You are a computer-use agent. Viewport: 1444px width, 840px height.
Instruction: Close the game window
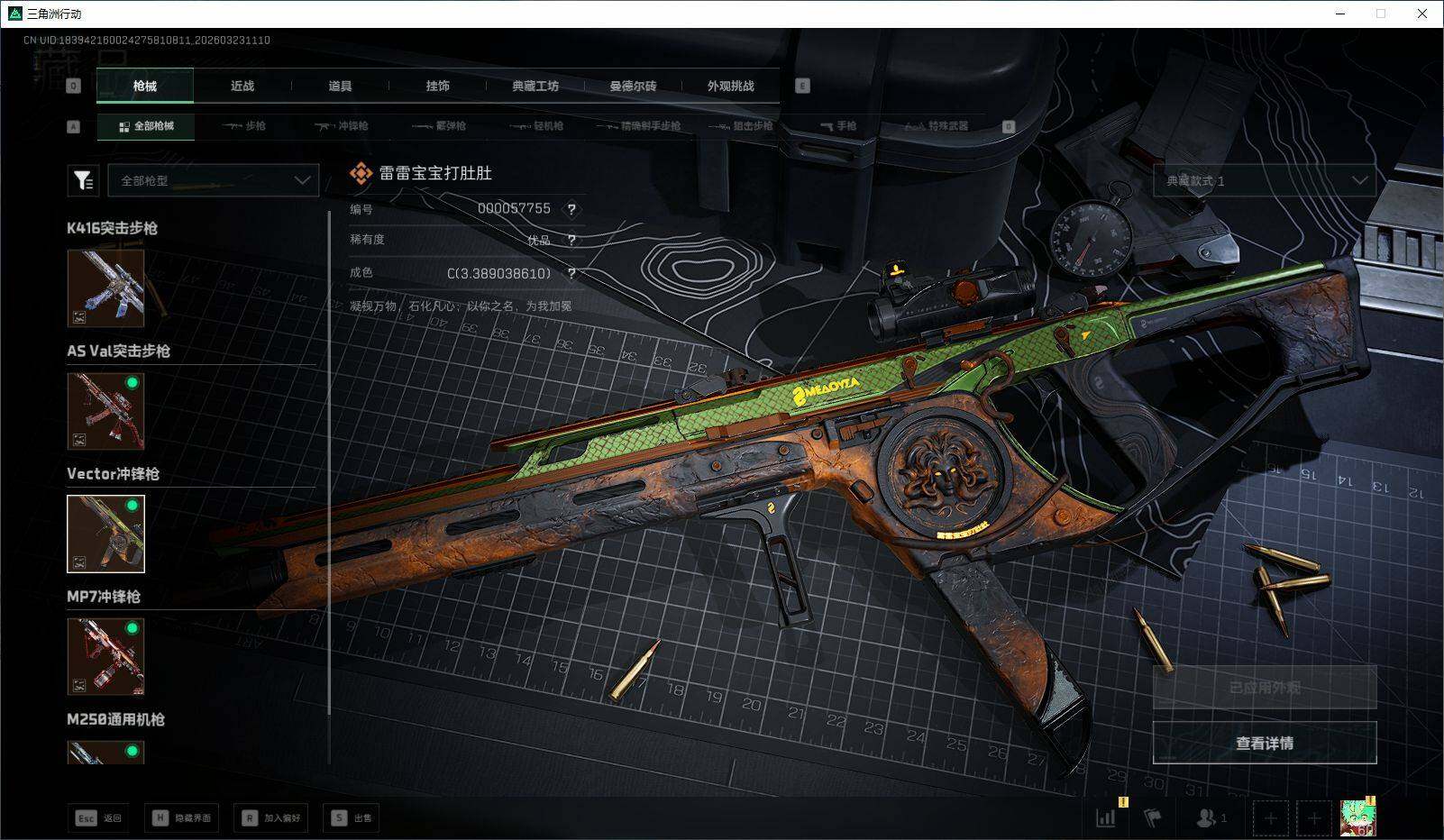1422,14
